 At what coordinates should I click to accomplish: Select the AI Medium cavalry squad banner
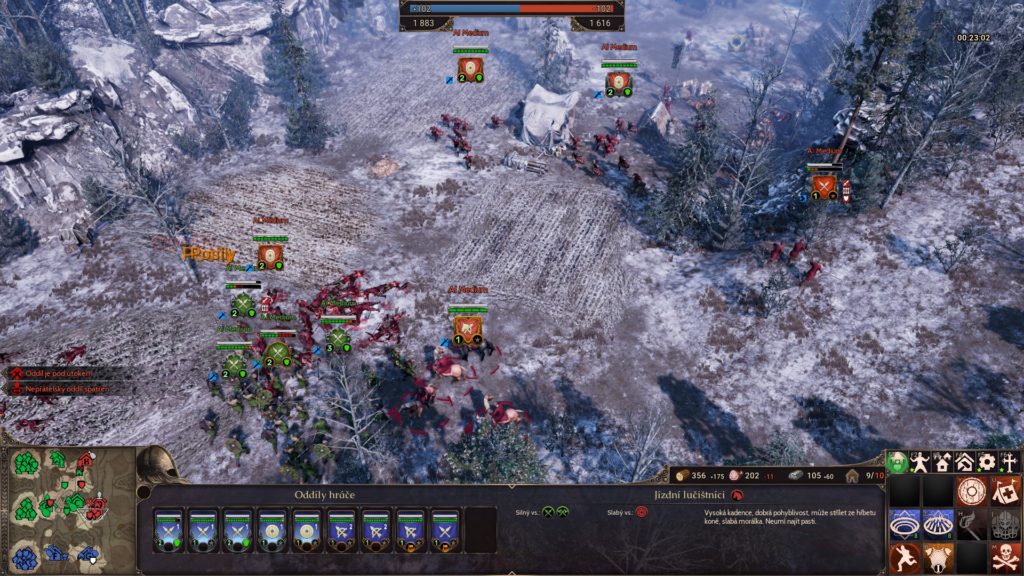point(466,324)
